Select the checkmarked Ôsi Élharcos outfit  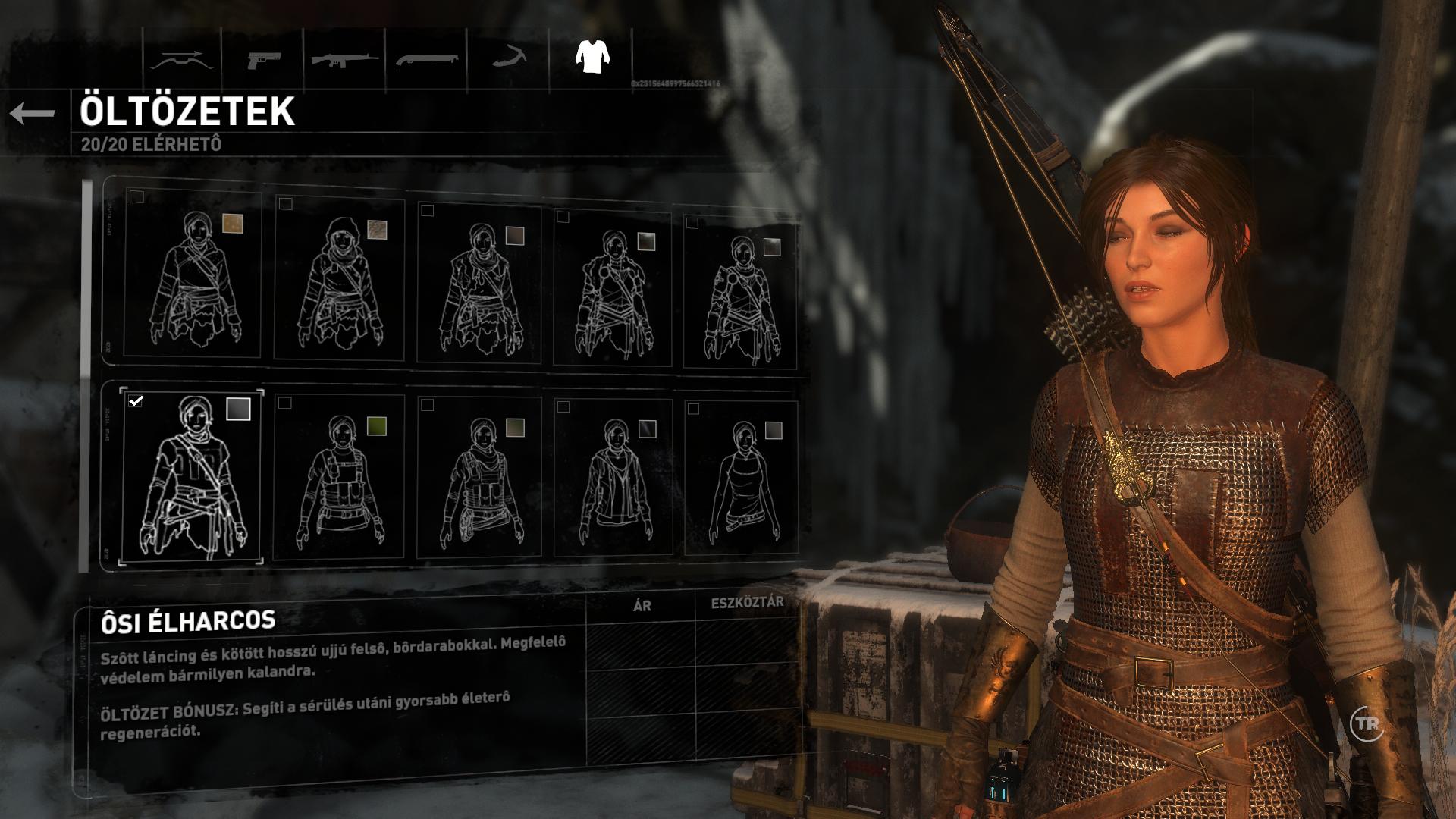pos(192,475)
